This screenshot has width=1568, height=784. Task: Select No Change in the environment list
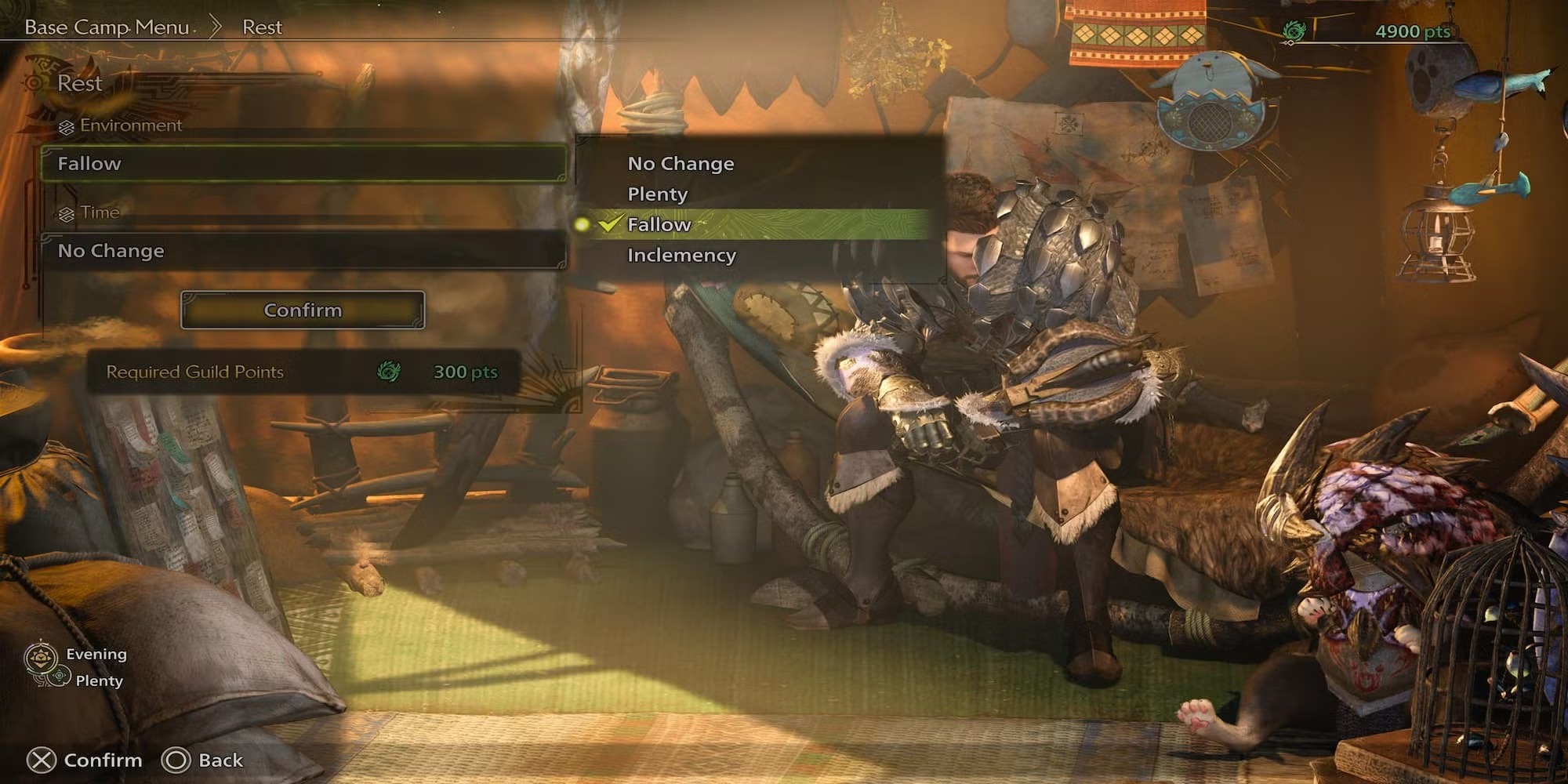point(681,164)
